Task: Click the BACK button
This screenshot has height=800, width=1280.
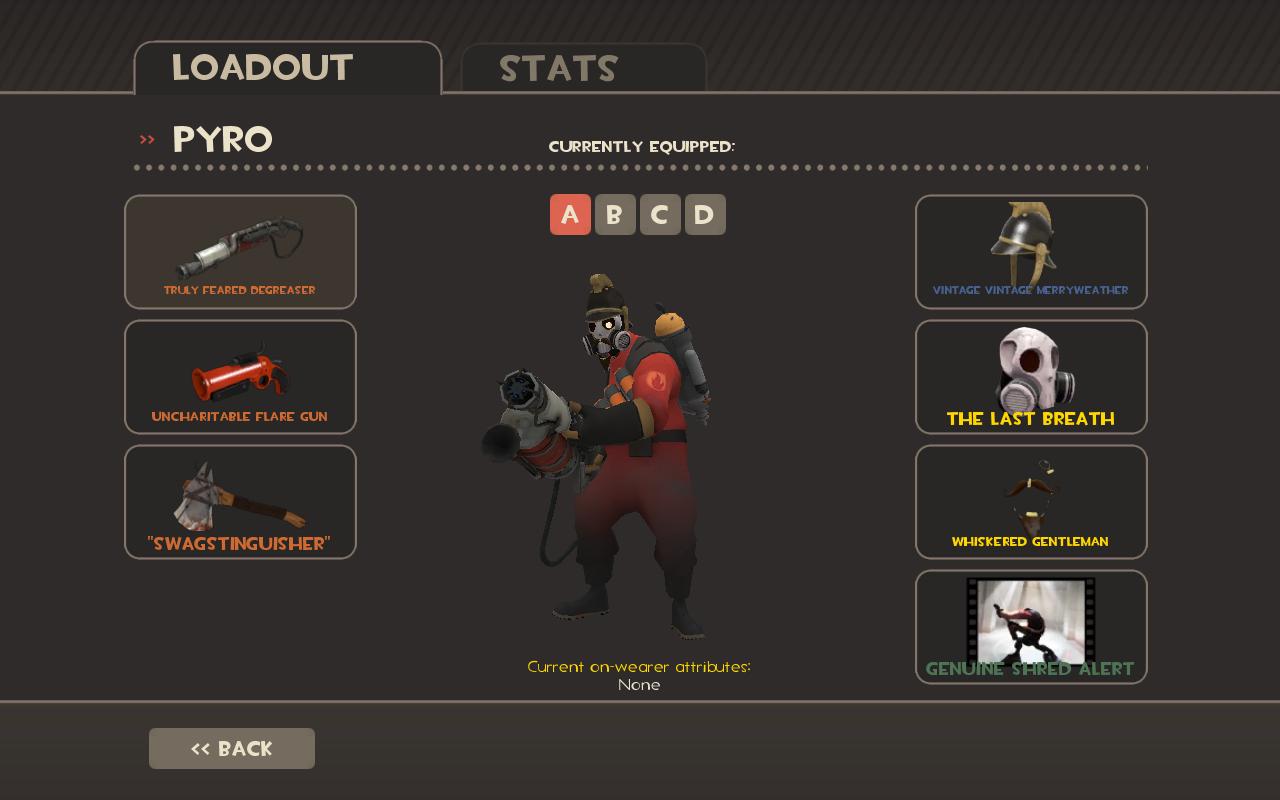Action: click(232, 748)
